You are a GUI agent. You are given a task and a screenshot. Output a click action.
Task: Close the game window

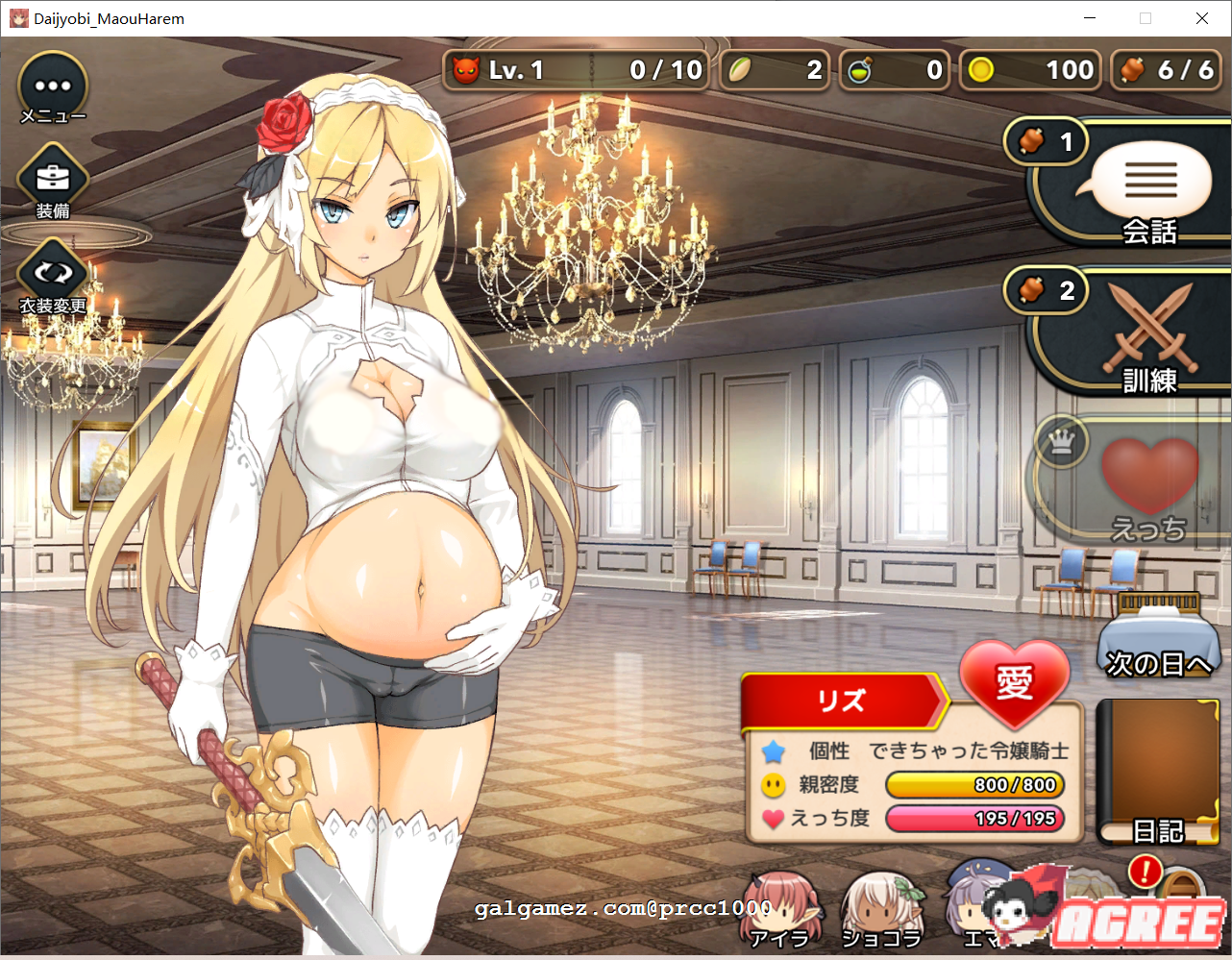(x=1201, y=18)
